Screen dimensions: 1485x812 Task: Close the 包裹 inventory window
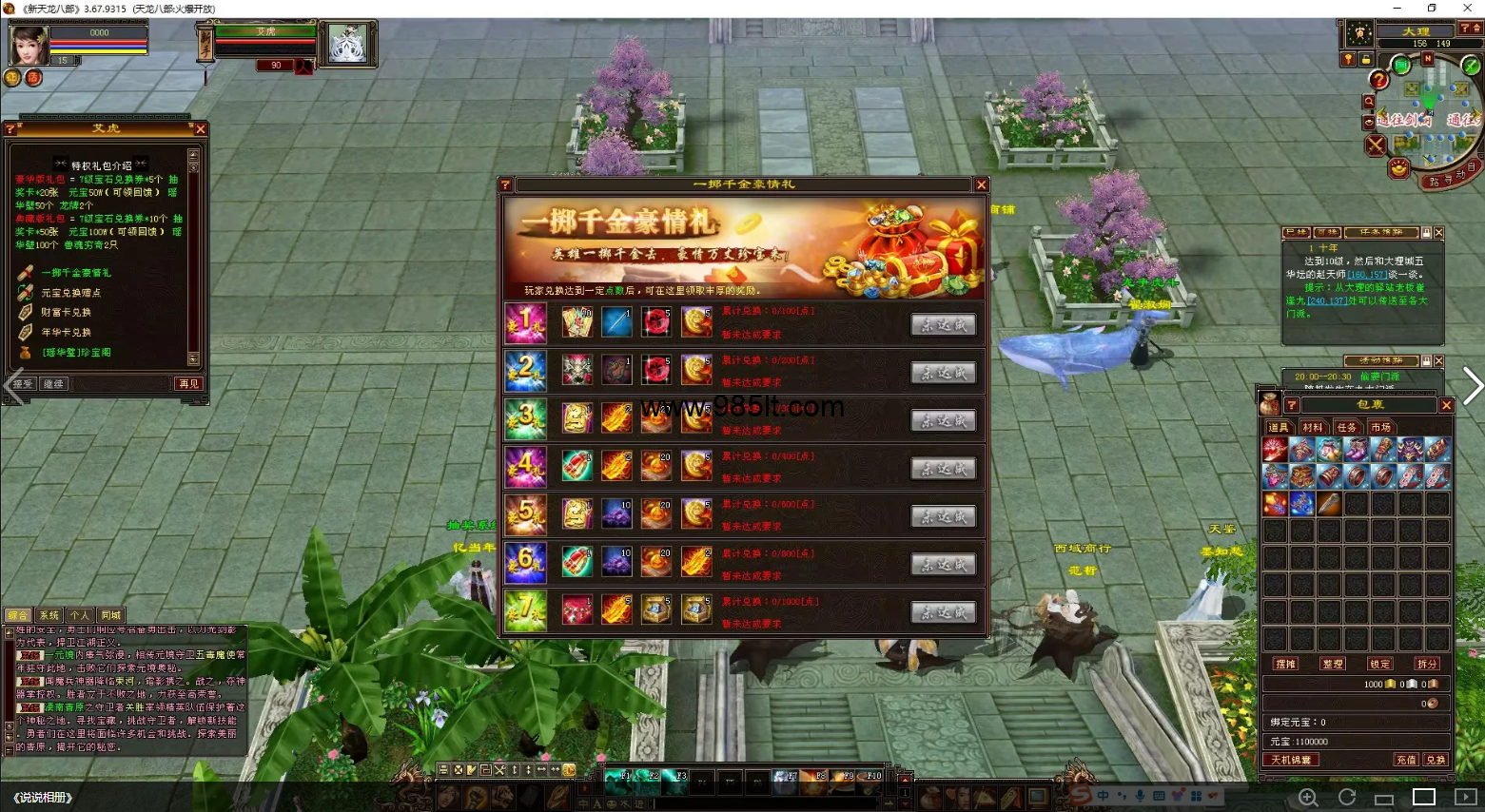[1446, 406]
